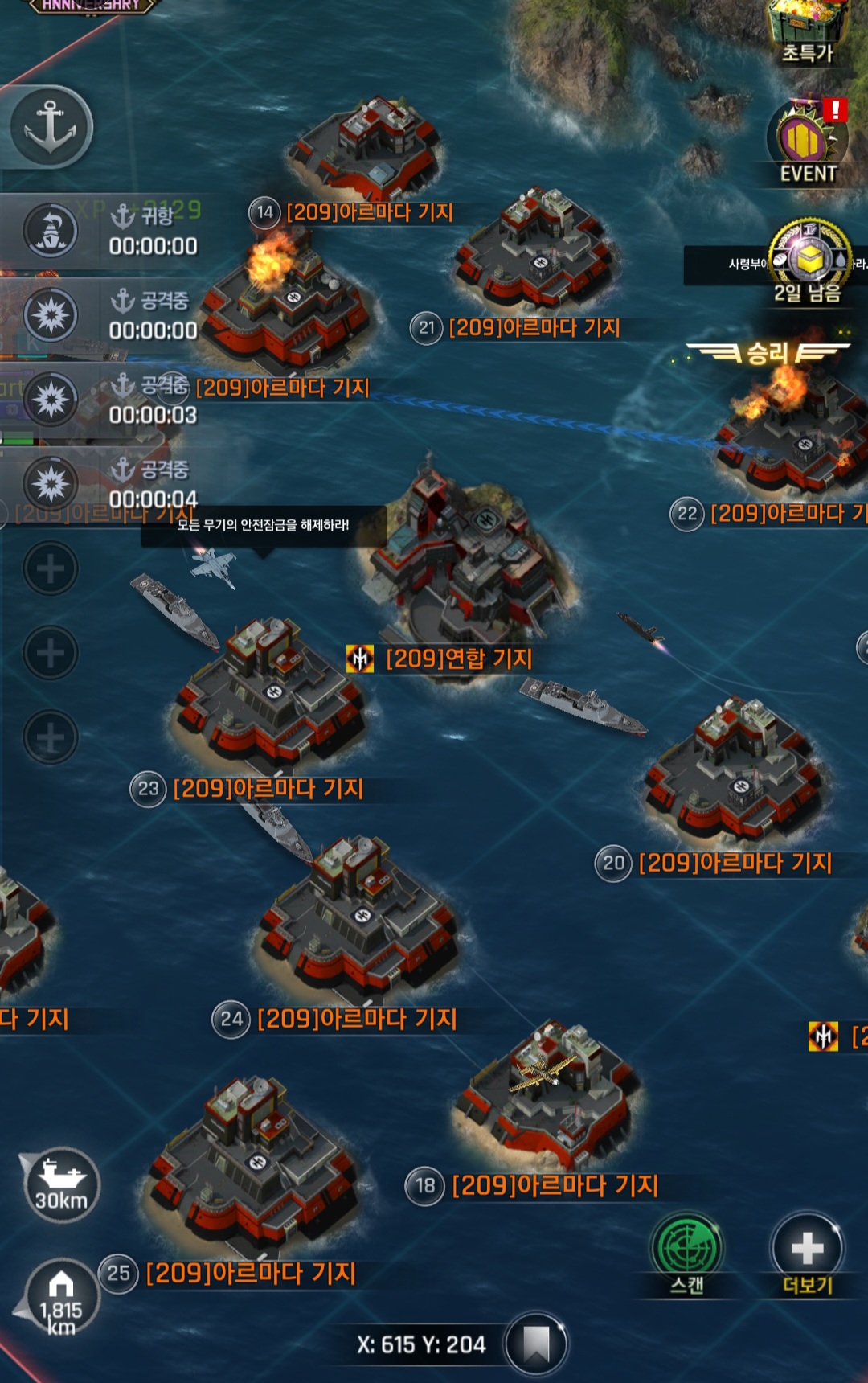This screenshot has height=1383, width=868.
Task: Open the 더보기 more menu
Action: coord(807,1253)
